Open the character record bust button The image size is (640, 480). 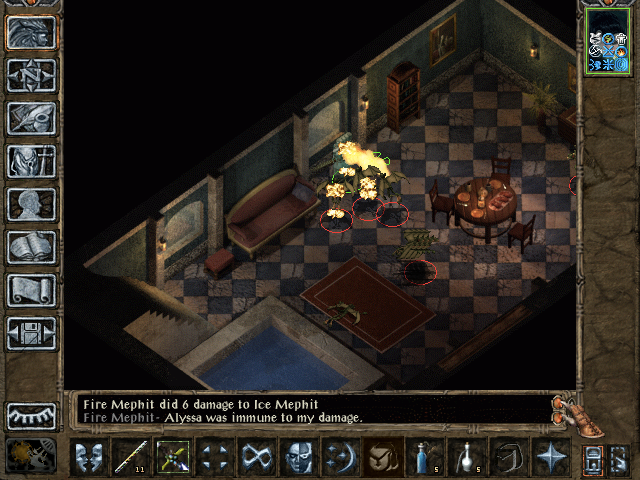(x=32, y=204)
